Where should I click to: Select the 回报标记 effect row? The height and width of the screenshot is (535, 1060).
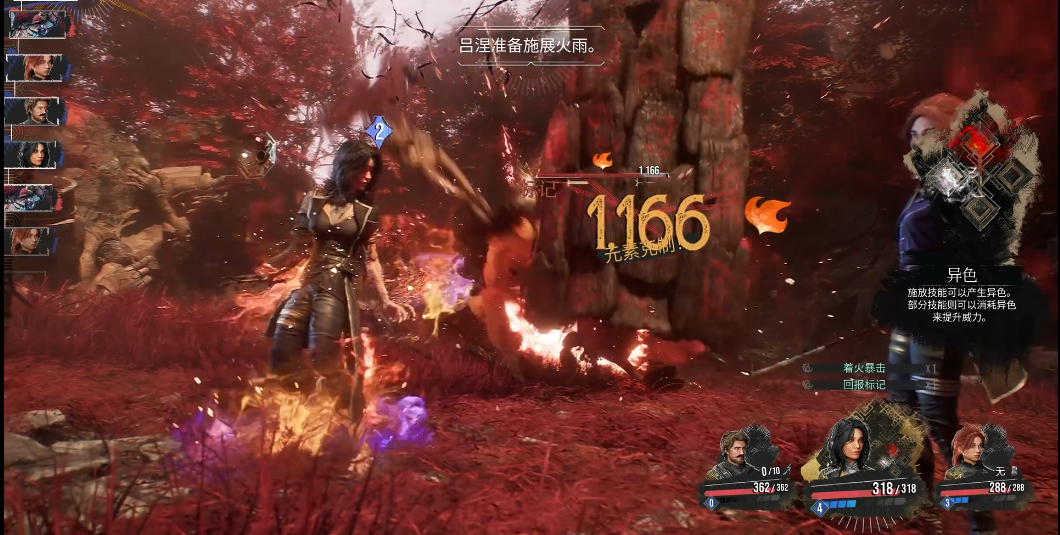coord(852,384)
